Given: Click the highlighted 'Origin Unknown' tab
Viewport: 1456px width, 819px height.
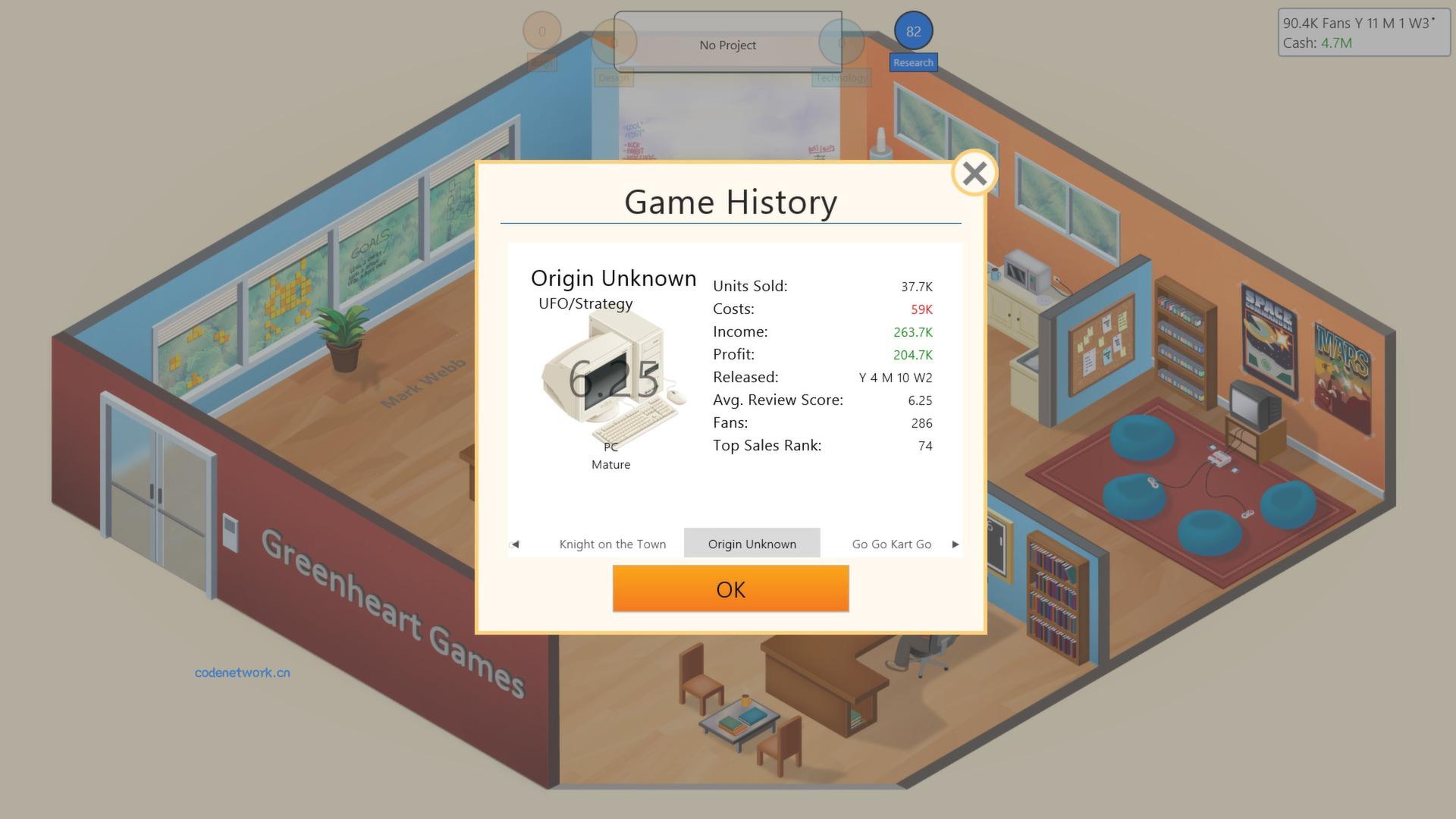Looking at the screenshot, I should (x=752, y=543).
